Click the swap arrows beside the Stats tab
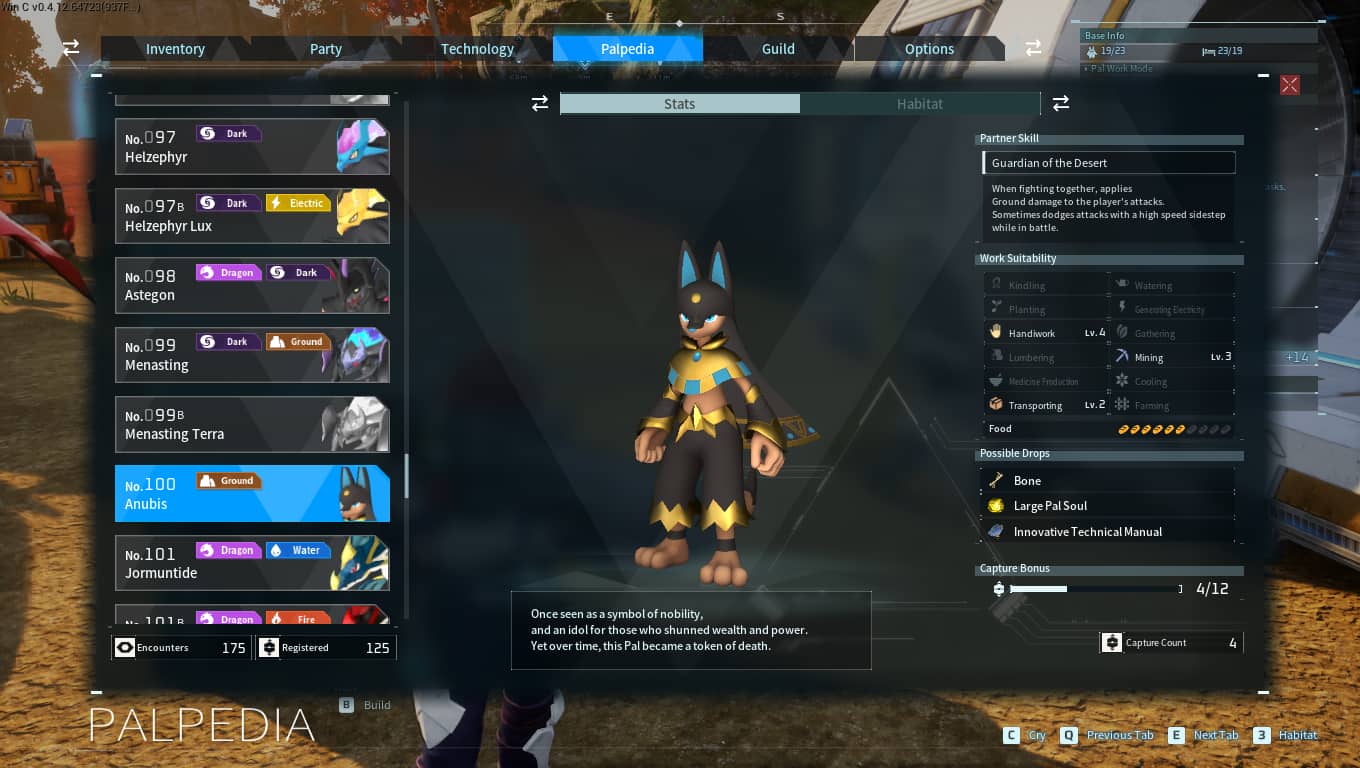Viewport: 1360px width, 768px height. point(540,103)
